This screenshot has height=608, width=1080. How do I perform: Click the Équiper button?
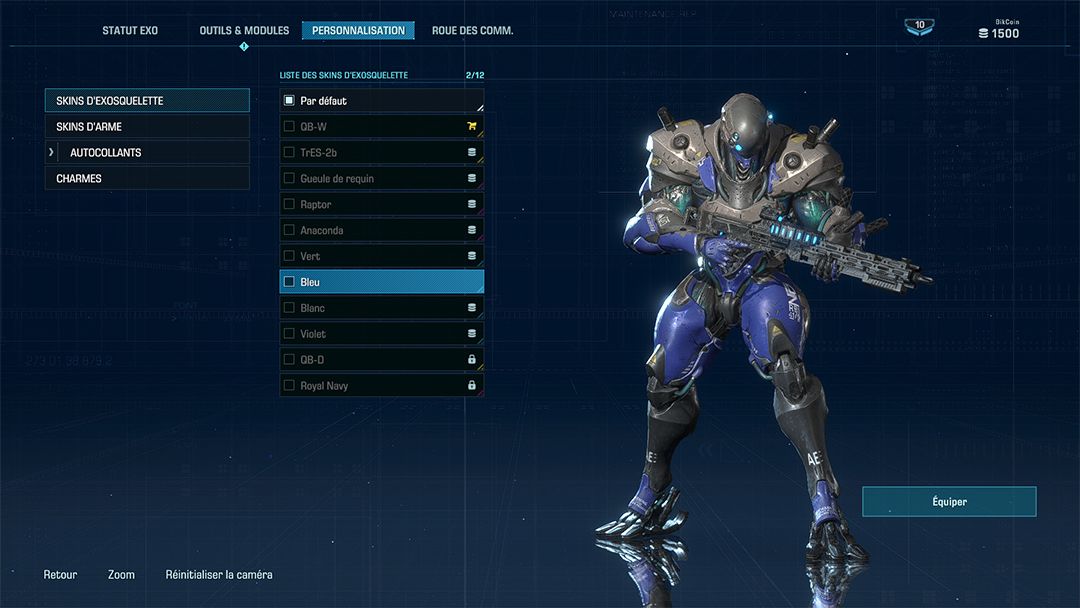(949, 502)
